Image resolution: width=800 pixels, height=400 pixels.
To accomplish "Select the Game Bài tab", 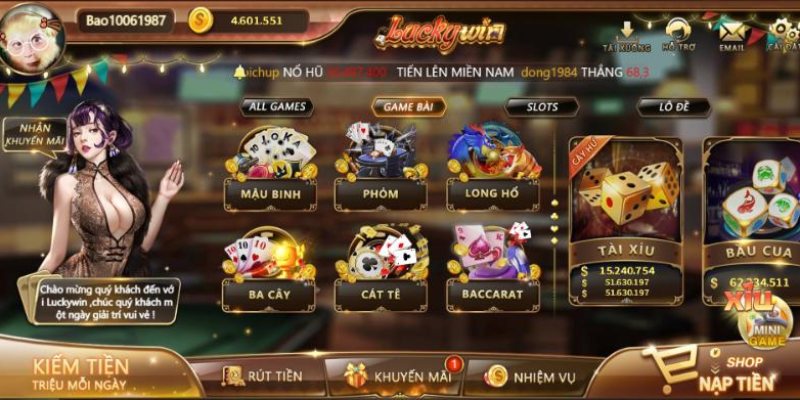I will [x=408, y=106].
